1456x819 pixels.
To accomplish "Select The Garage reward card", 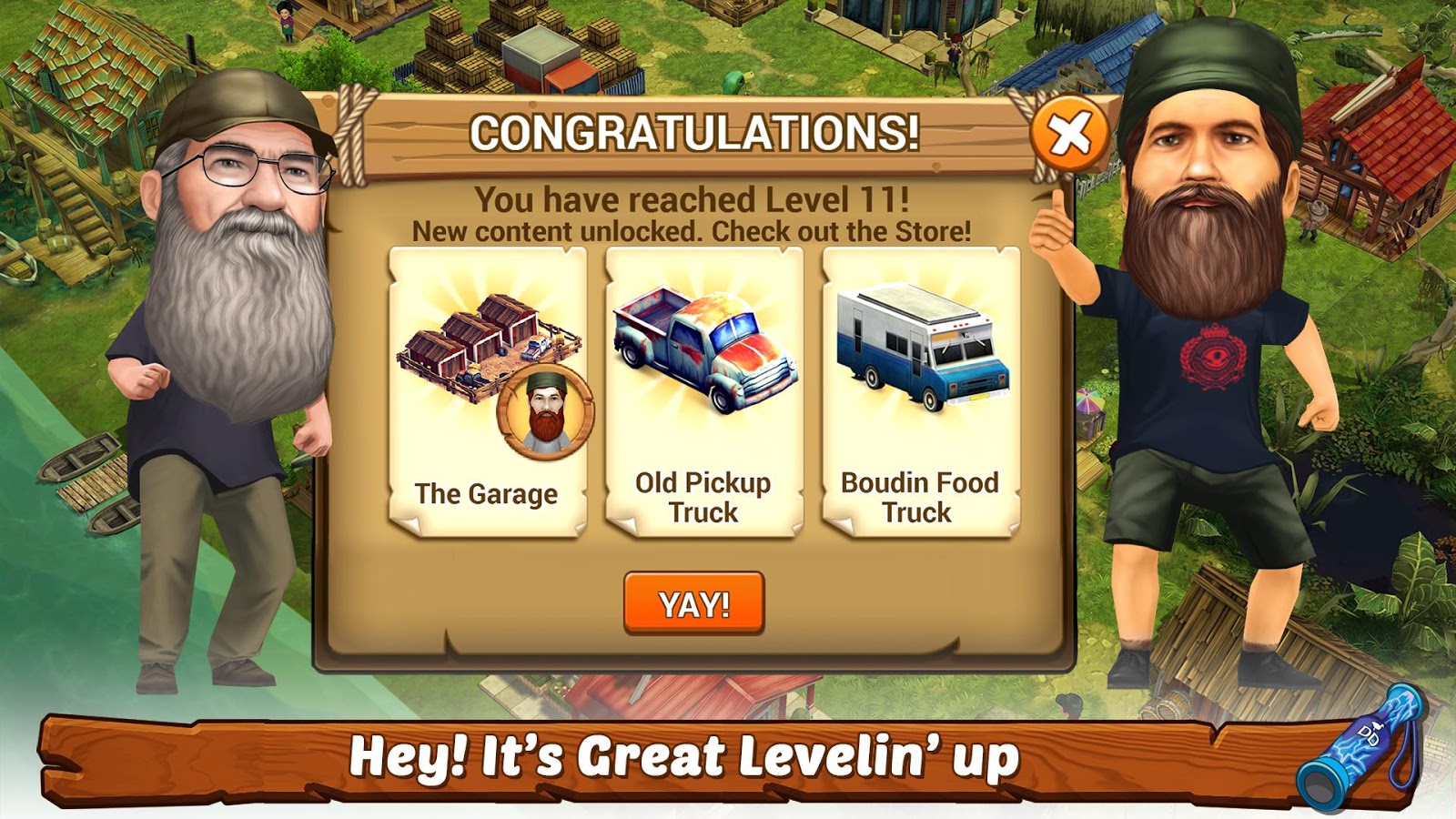I will click(488, 391).
